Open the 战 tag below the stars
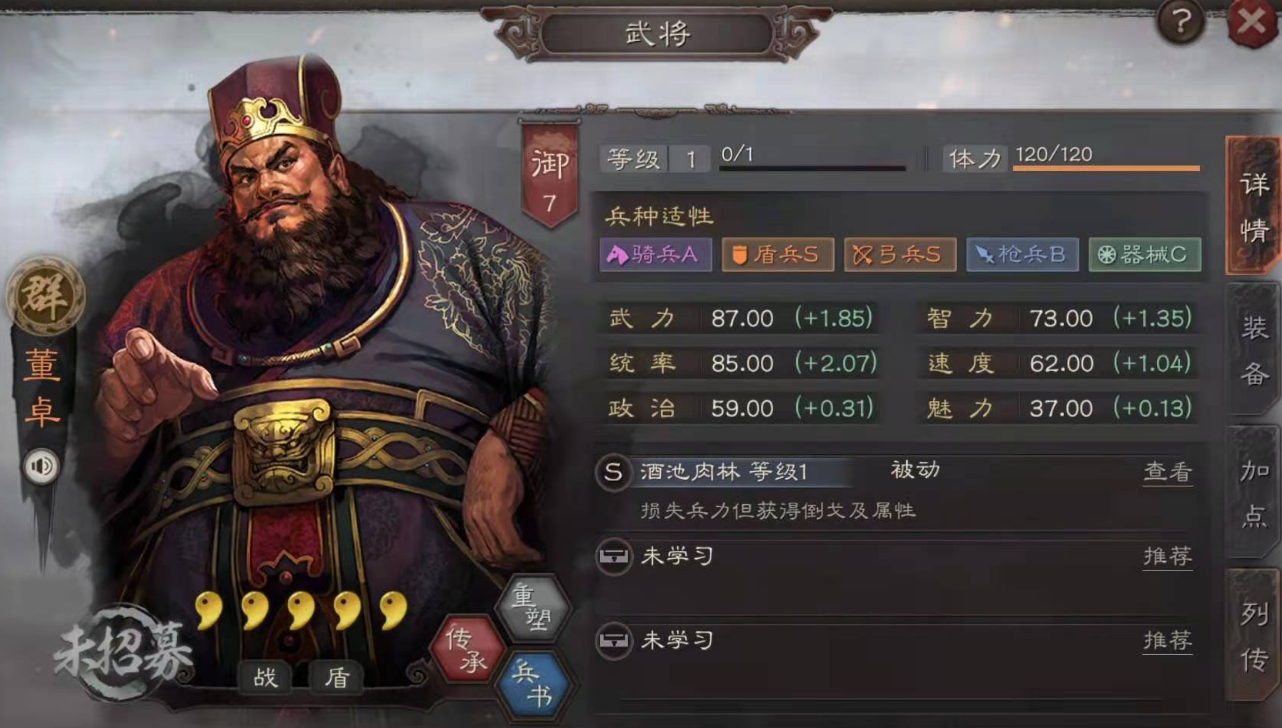Screen dimensions: 1282x728 (x=264, y=677)
